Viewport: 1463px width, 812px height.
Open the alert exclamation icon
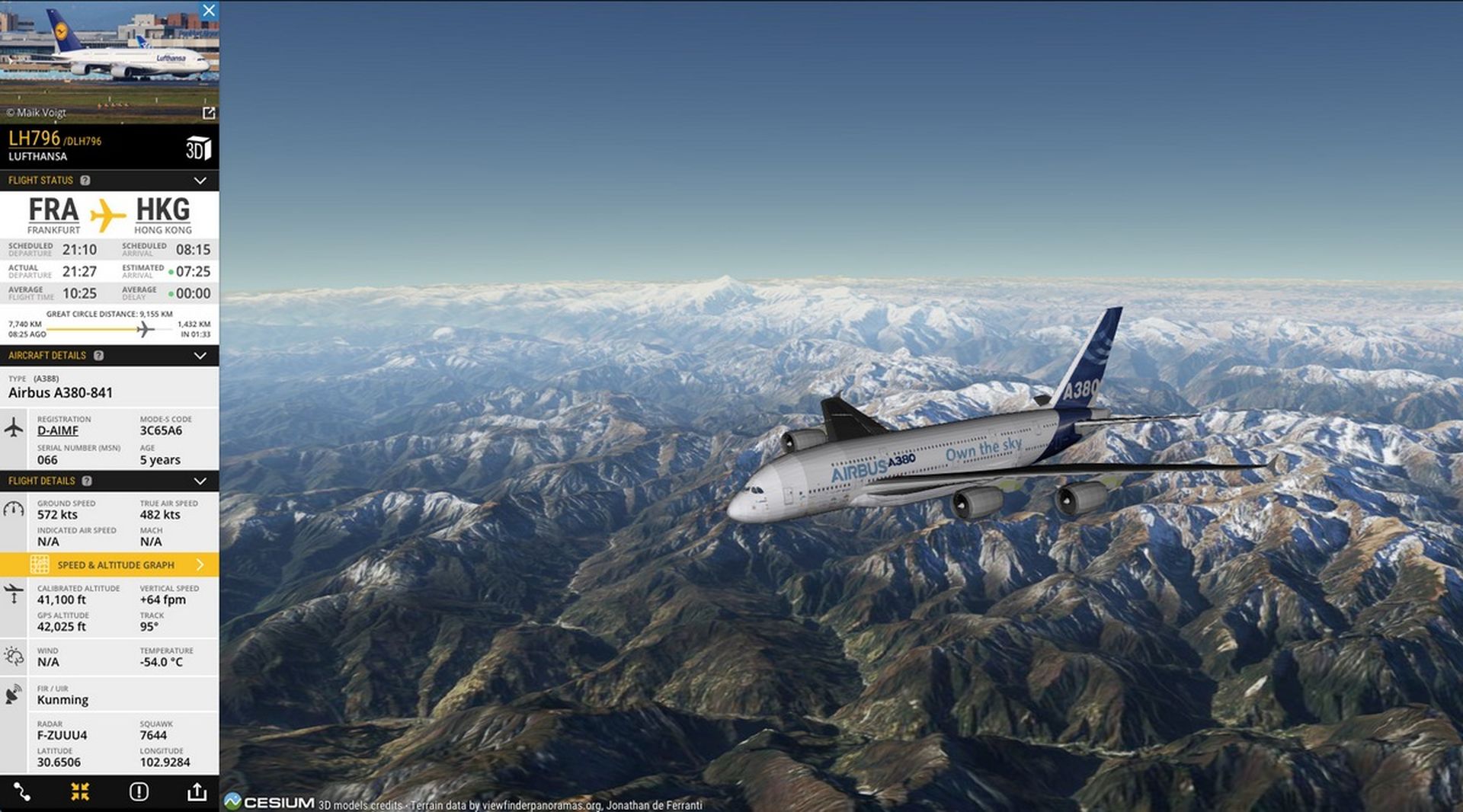pyautogui.click(x=139, y=792)
